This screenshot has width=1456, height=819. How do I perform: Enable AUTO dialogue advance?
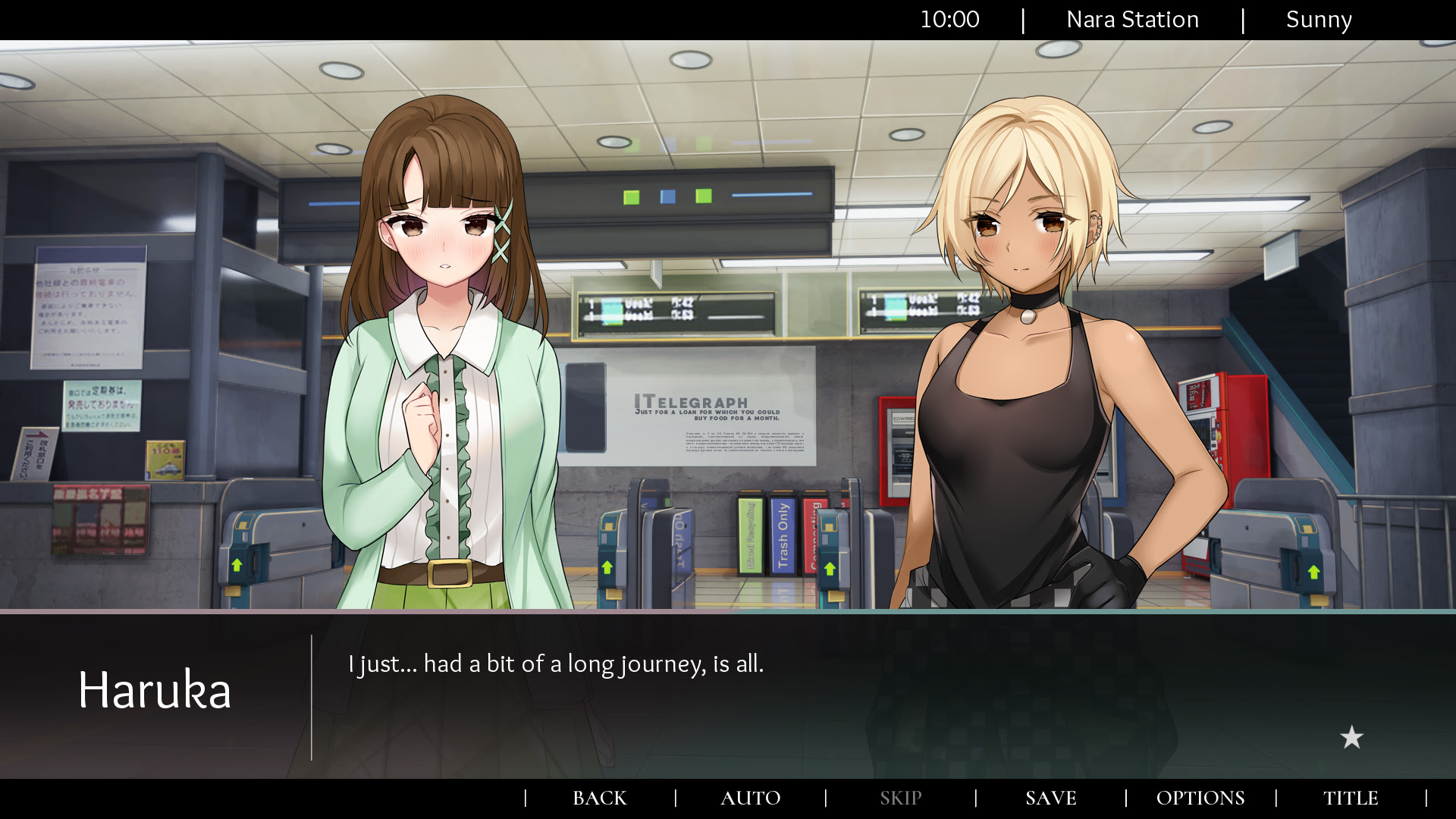pyautogui.click(x=750, y=798)
